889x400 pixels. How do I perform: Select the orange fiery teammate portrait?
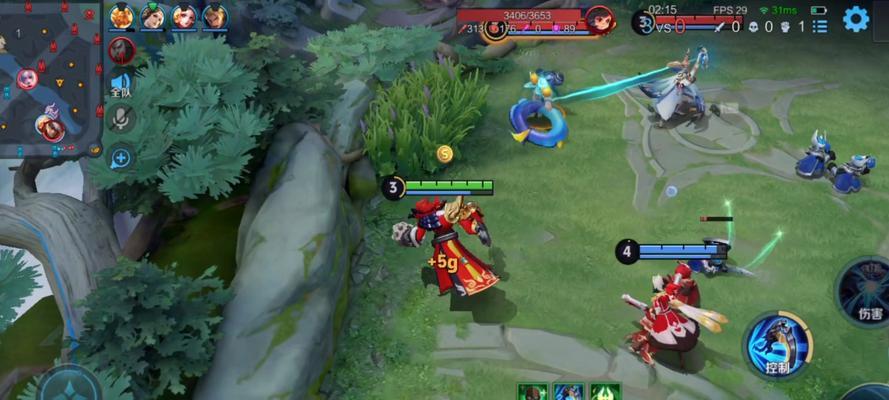click(x=121, y=17)
